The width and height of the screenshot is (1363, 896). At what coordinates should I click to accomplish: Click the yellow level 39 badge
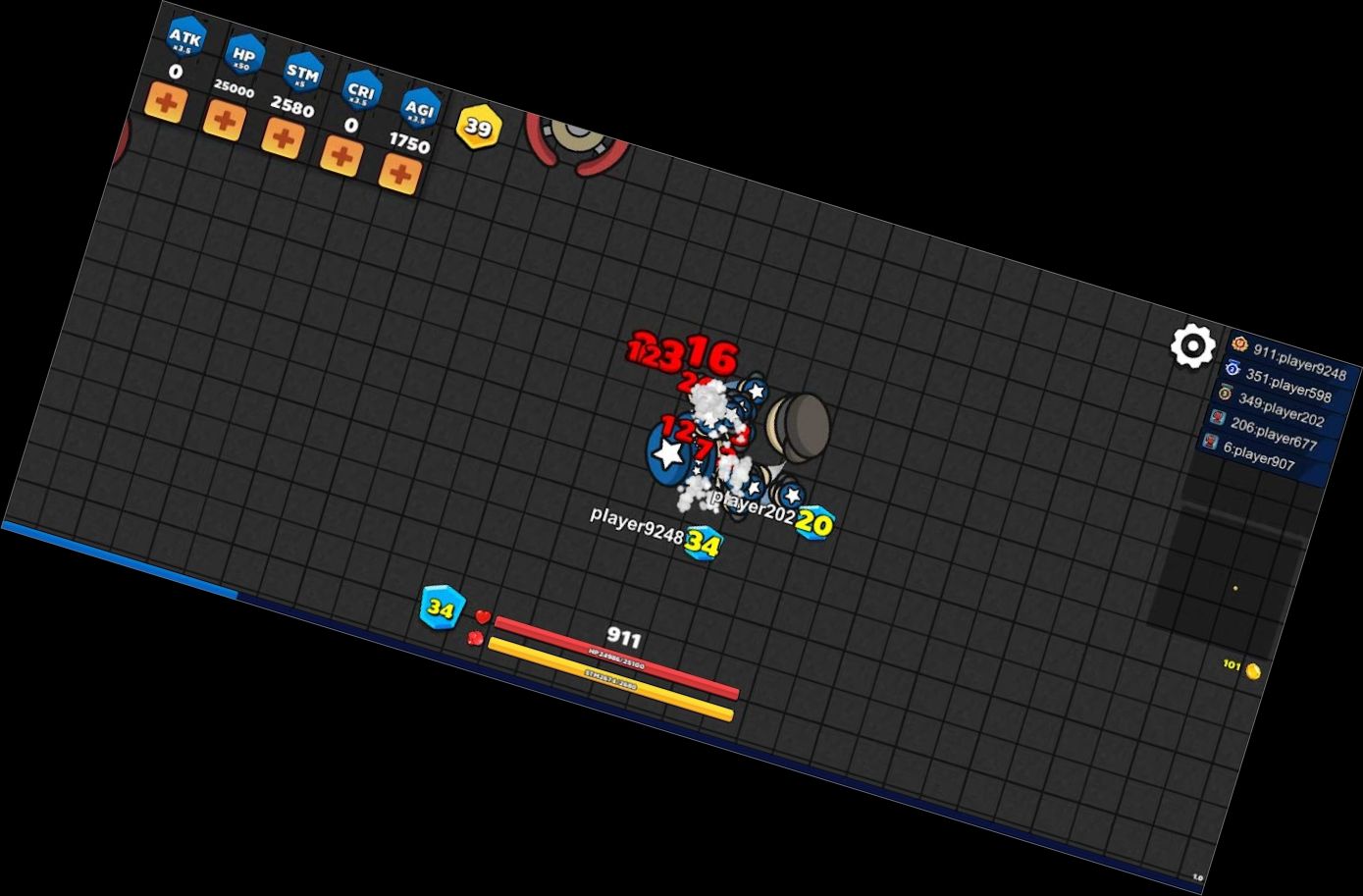click(x=478, y=127)
